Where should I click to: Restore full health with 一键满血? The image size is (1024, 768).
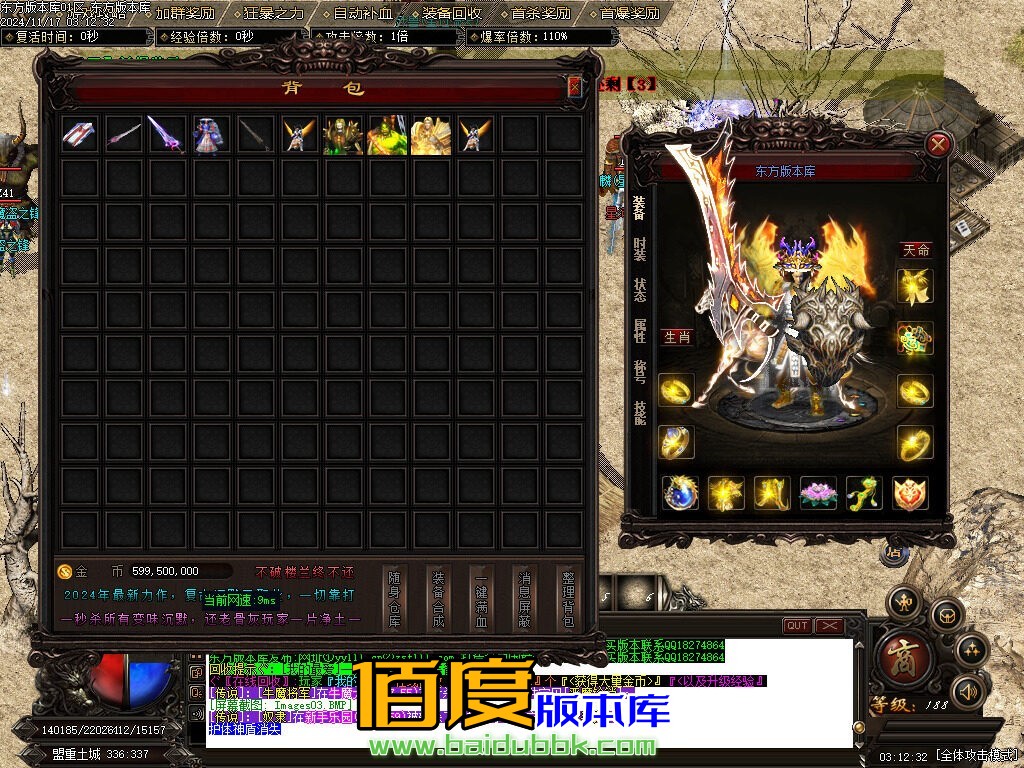tap(481, 599)
